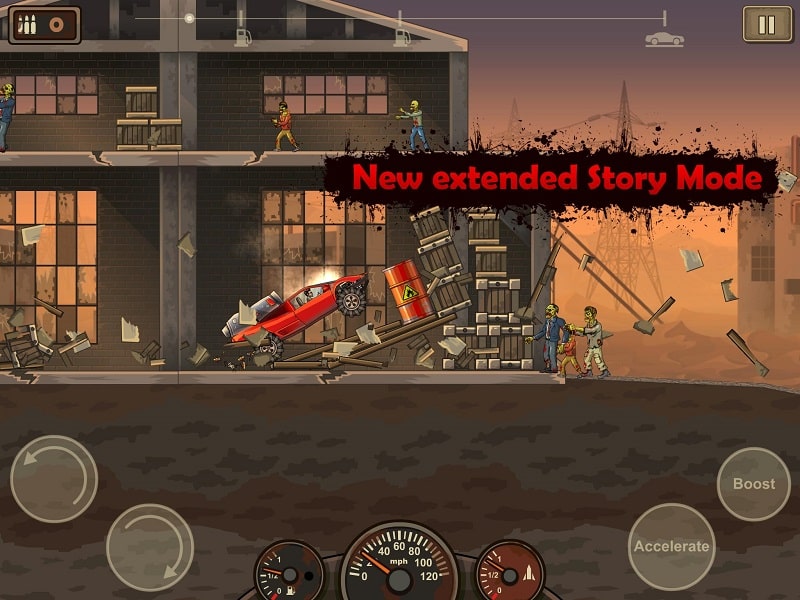
Task: Tap the Accelerate pedal button
Action: pyautogui.click(x=671, y=546)
